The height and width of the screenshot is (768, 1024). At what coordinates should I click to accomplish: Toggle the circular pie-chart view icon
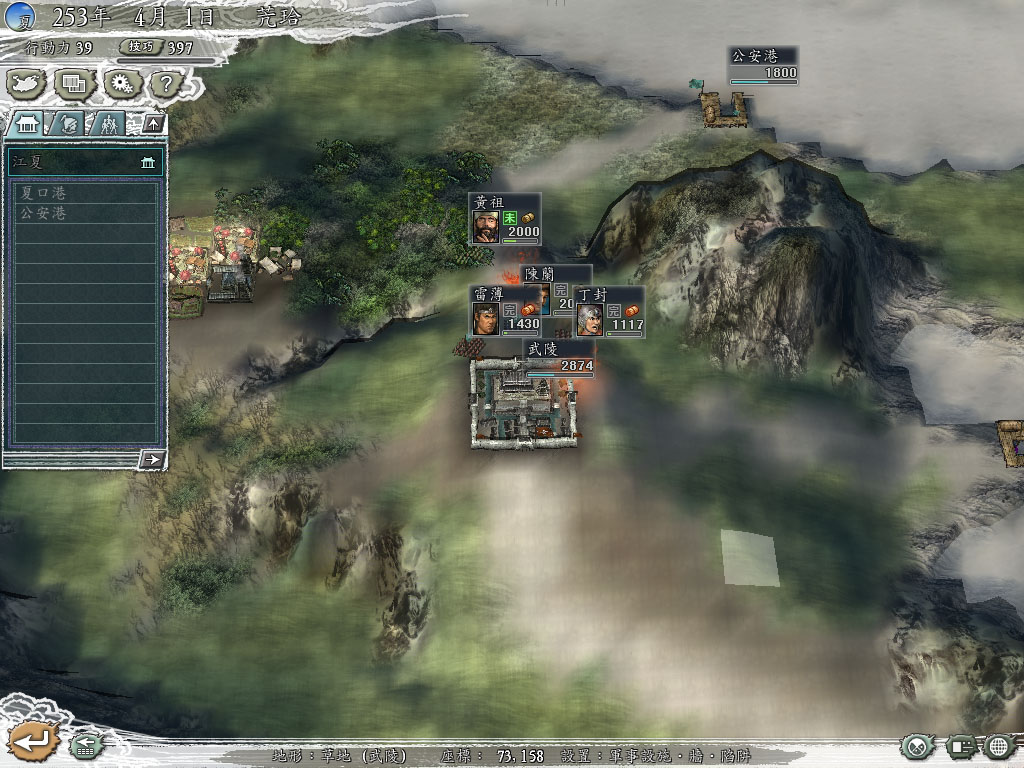916,746
